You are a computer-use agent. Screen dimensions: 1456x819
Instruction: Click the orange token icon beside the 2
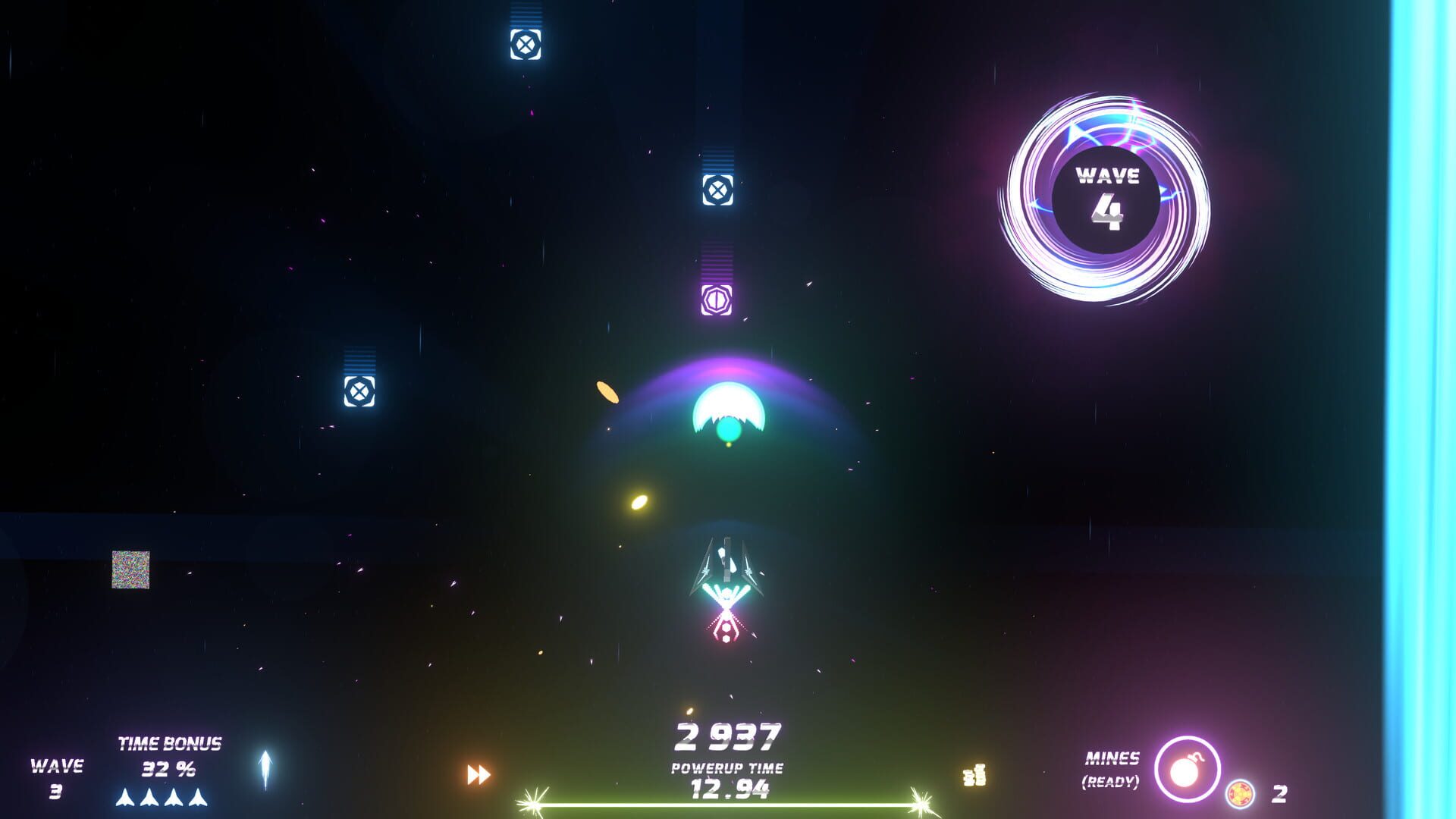1241,794
